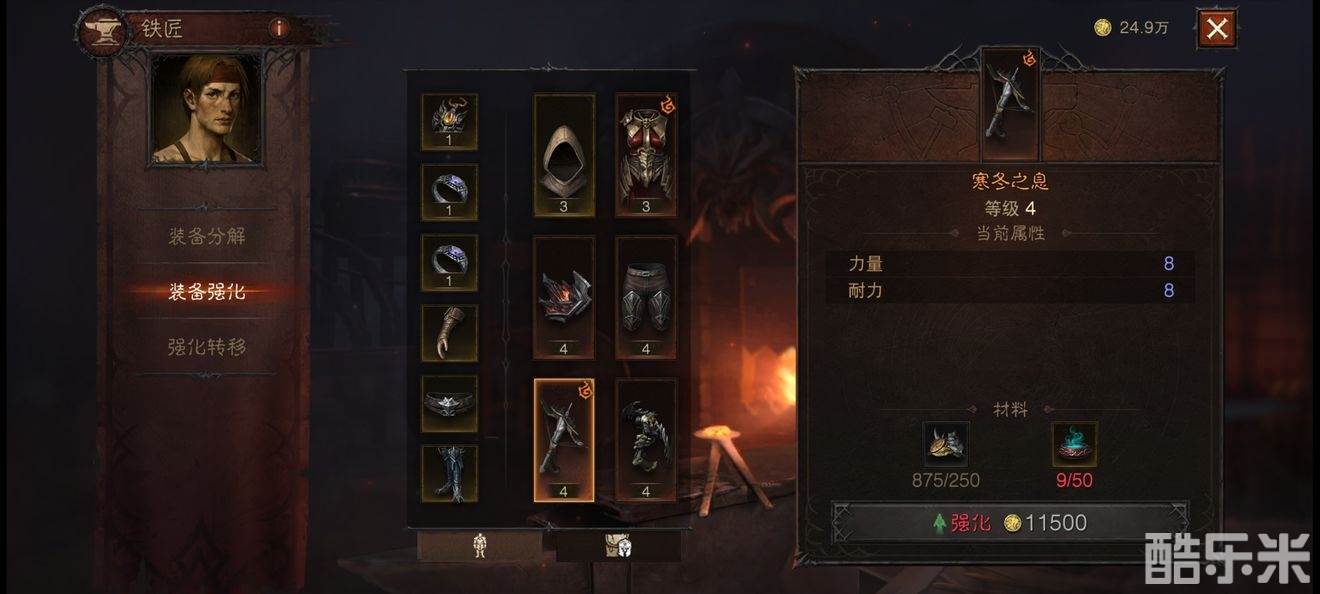Image resolution: width=1320 pixels, height=594 pixels.
Task: Select the boots equipment slot
Action: [449, 473]
